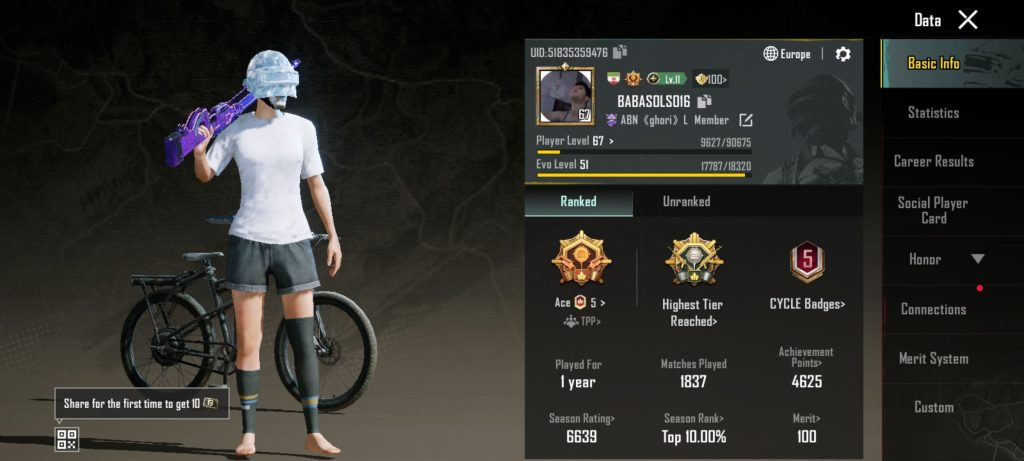Viewport: 1024px width, 461px height.
Task: Select the Custom tab
Action: click(x=933, y=407)
